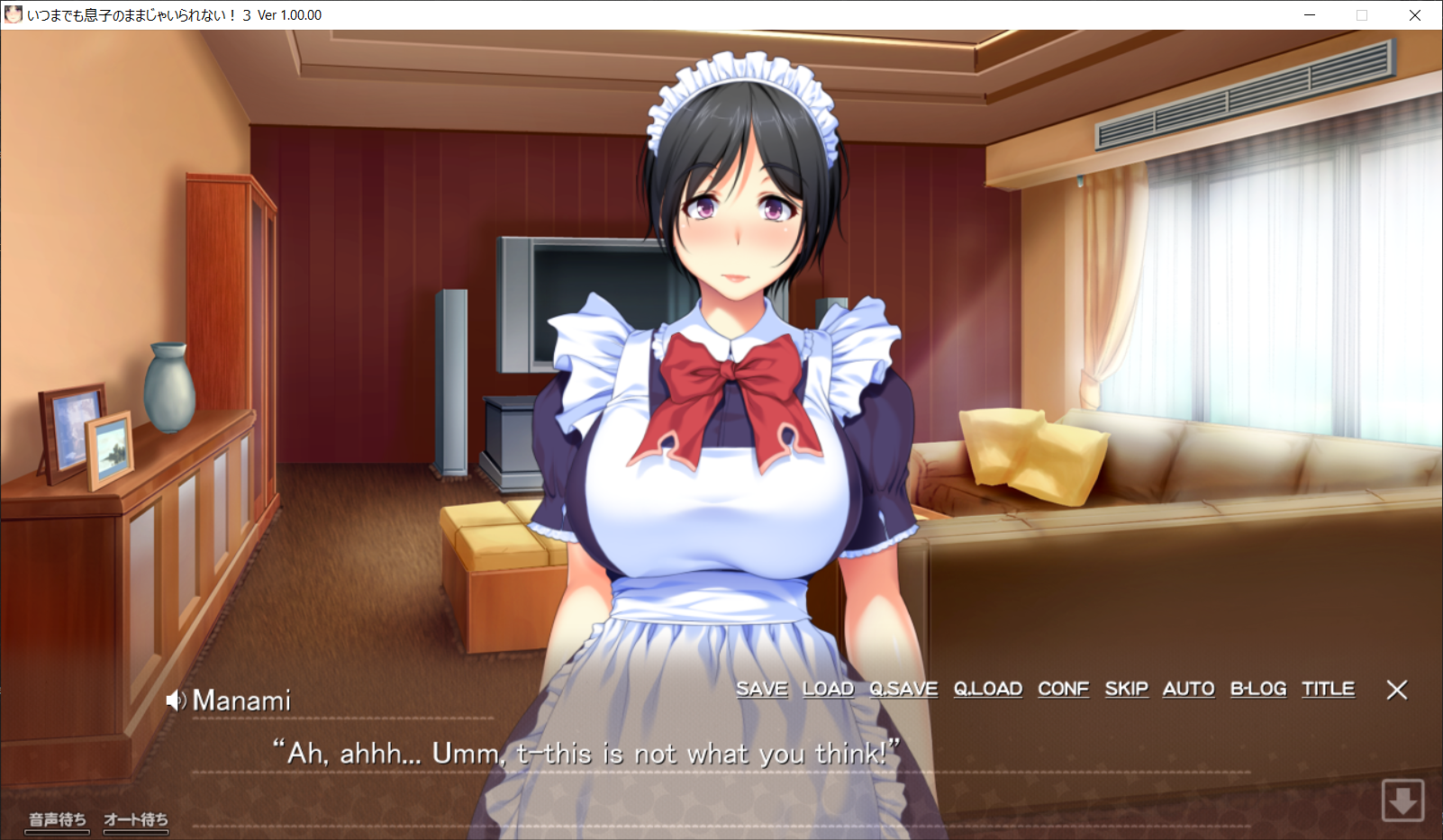Return to the TITLE screen
The height and width of the screenshot is (840, 1443).
(1328, 689)
